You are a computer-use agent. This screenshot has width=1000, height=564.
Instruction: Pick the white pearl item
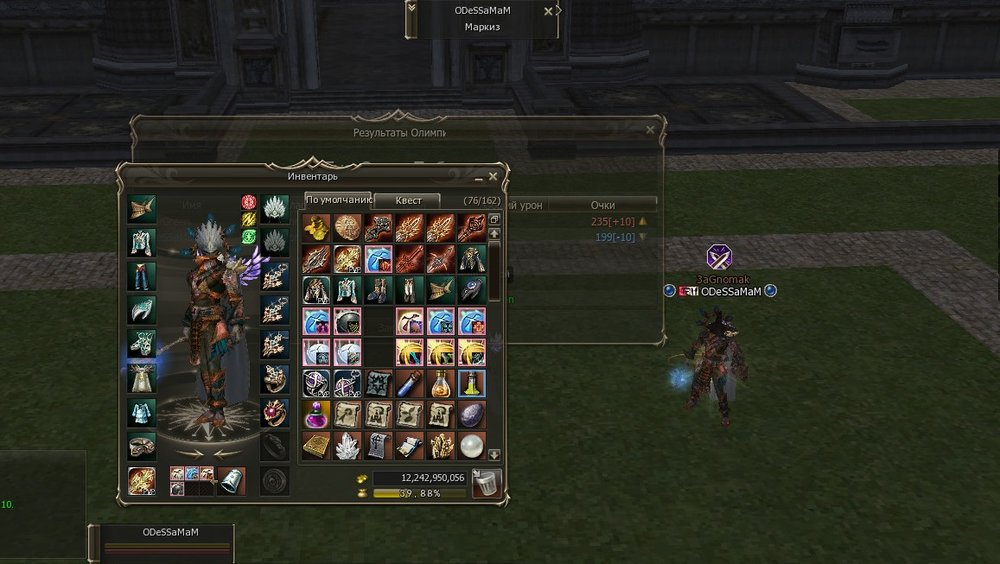click(471, 445)
